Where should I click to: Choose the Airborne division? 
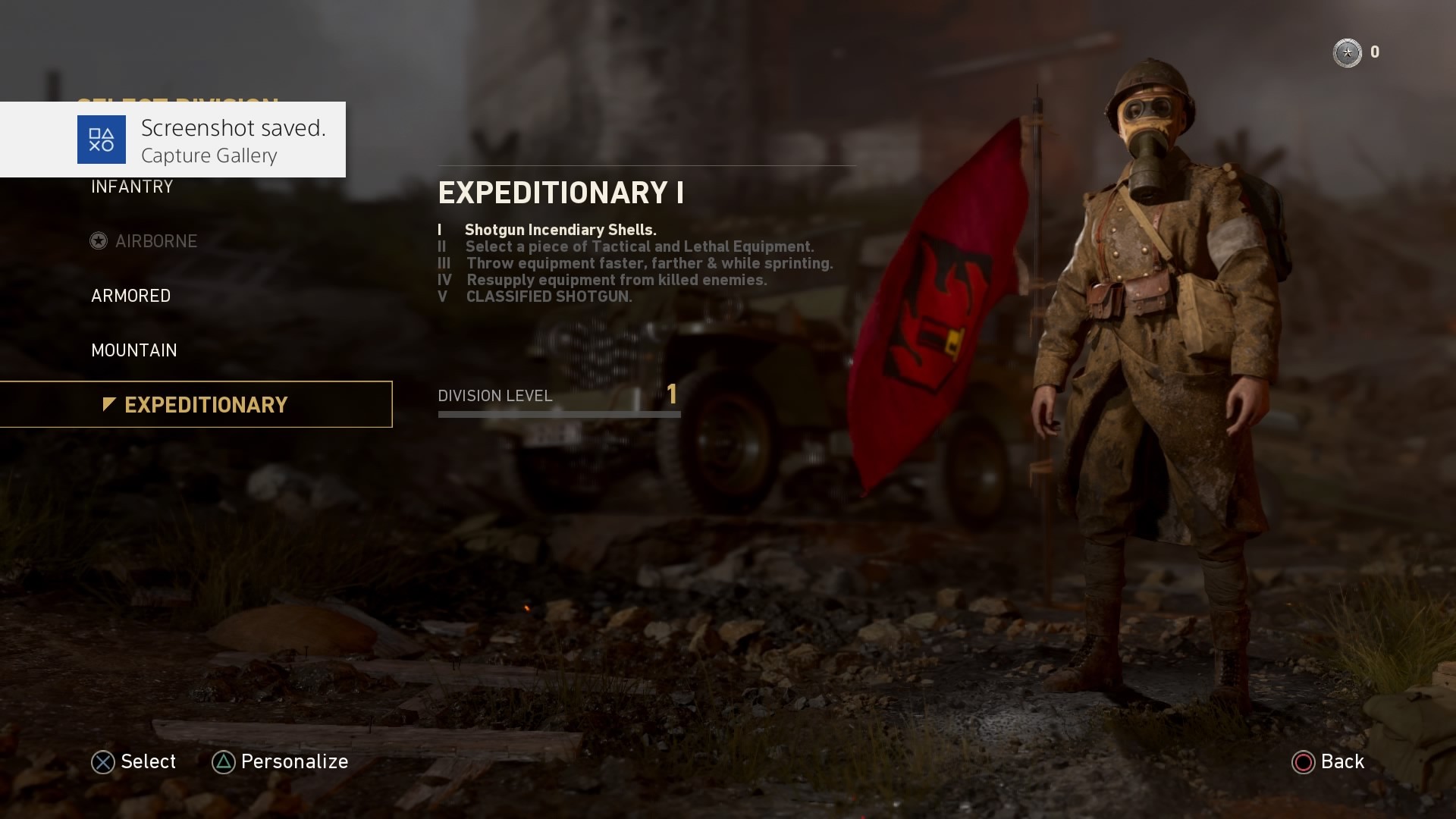point(155,241)
